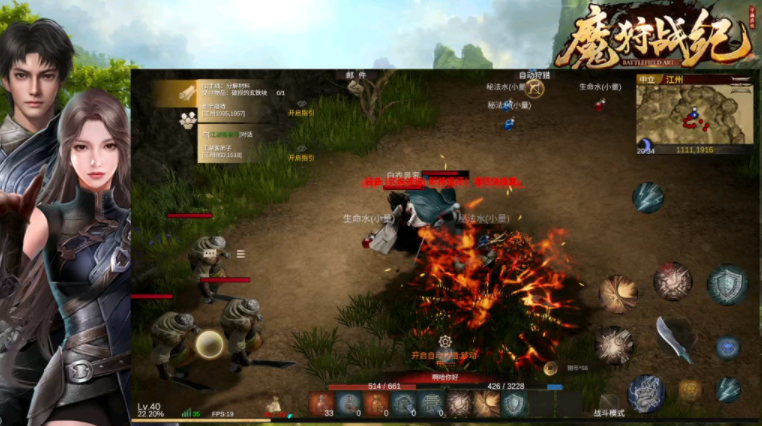
Task: Use the first hotbar item showing 33
Action: coord(322,403)
